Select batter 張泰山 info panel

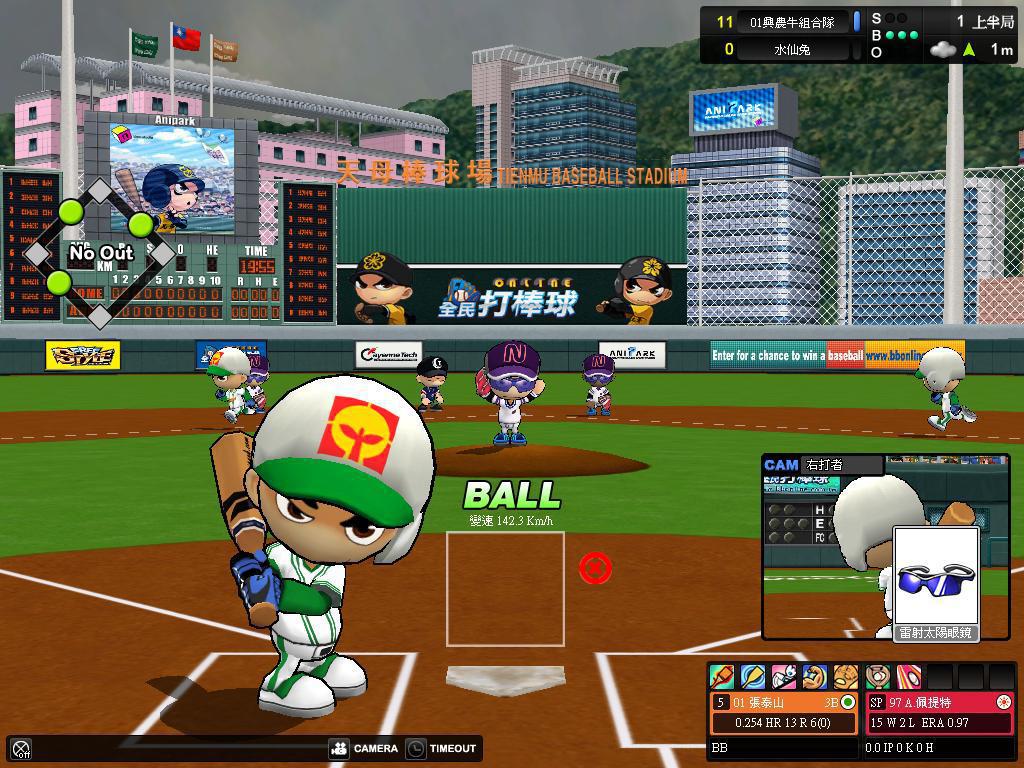pos(785,712)
